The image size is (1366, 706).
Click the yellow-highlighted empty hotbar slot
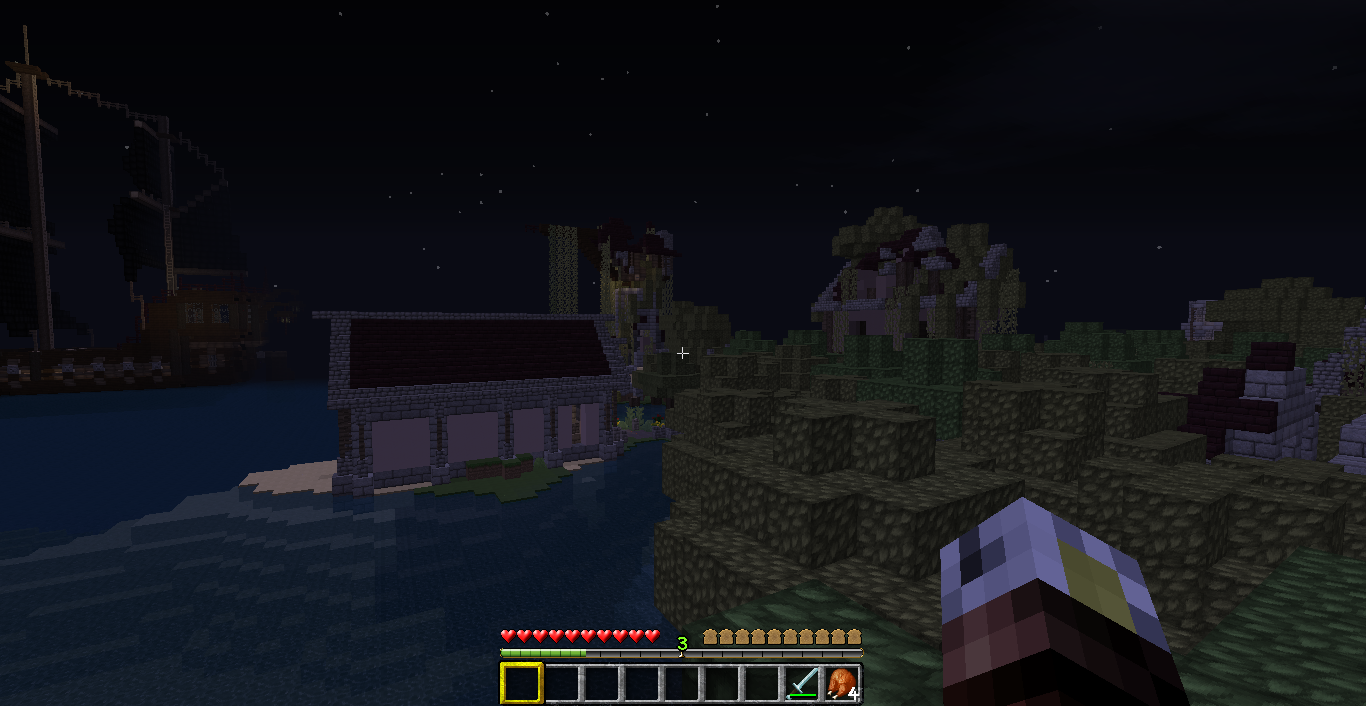521,683
